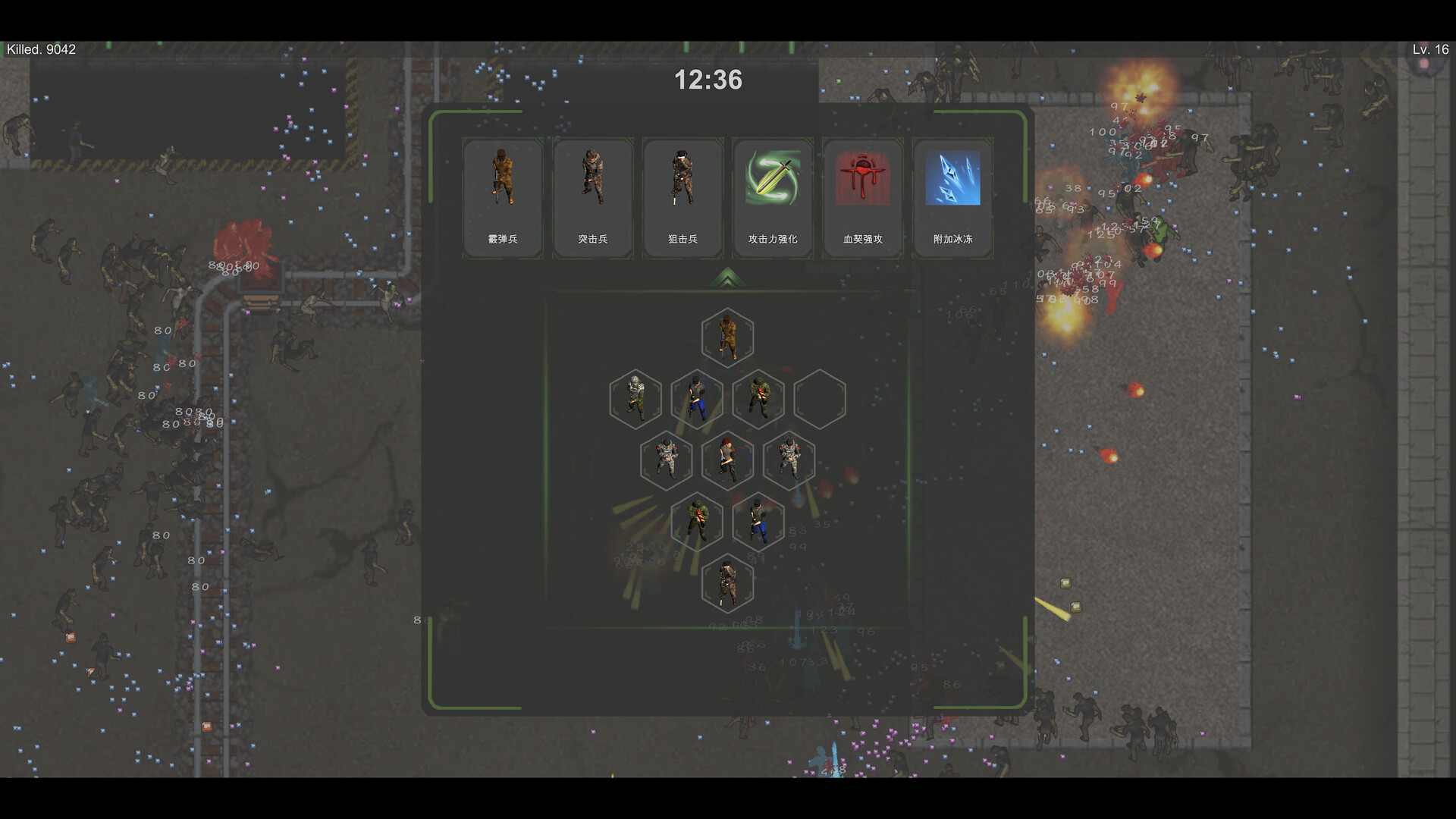The width and height of the screenshot is (1456, 819).
Task: Select the 血契强攻 blood pact upgrade
Action: pyautogui.click(x=863, y=198)
